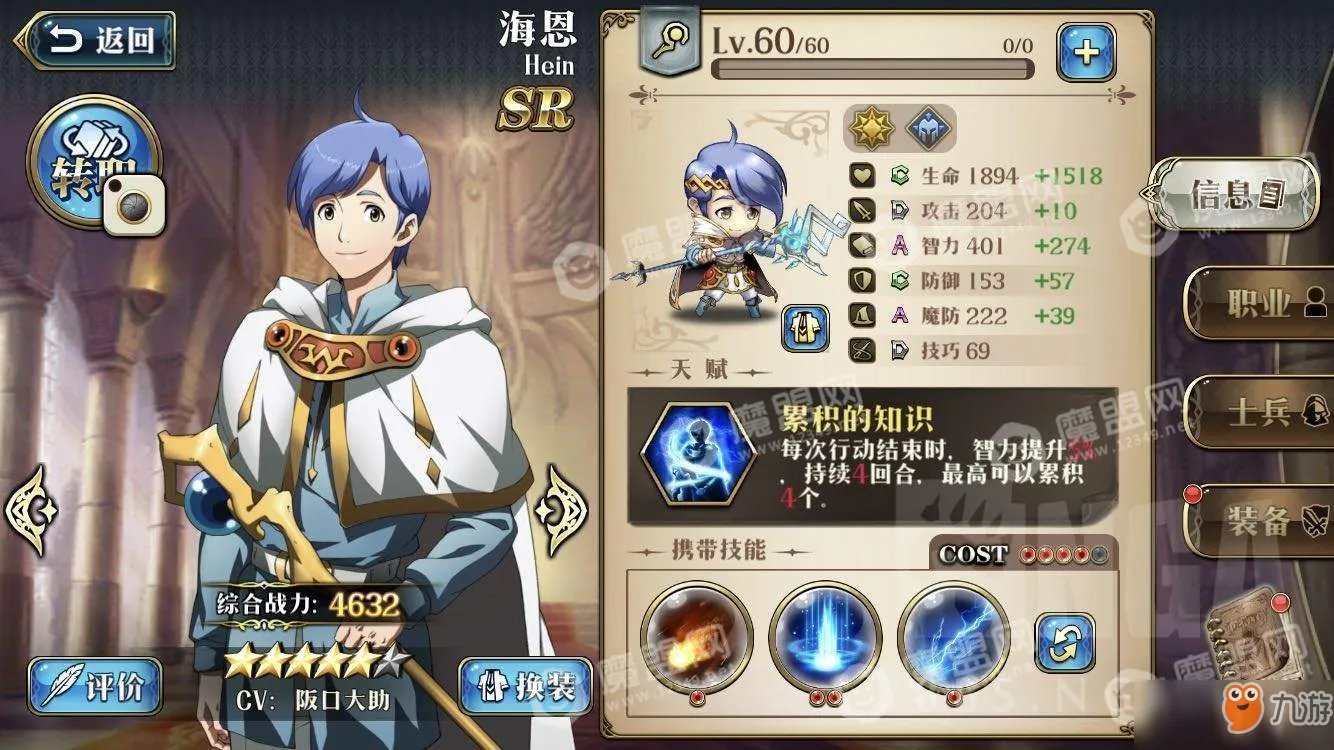1334x750 pixels.
Task: Select the lightning skill icon
Action: point(953,636)
